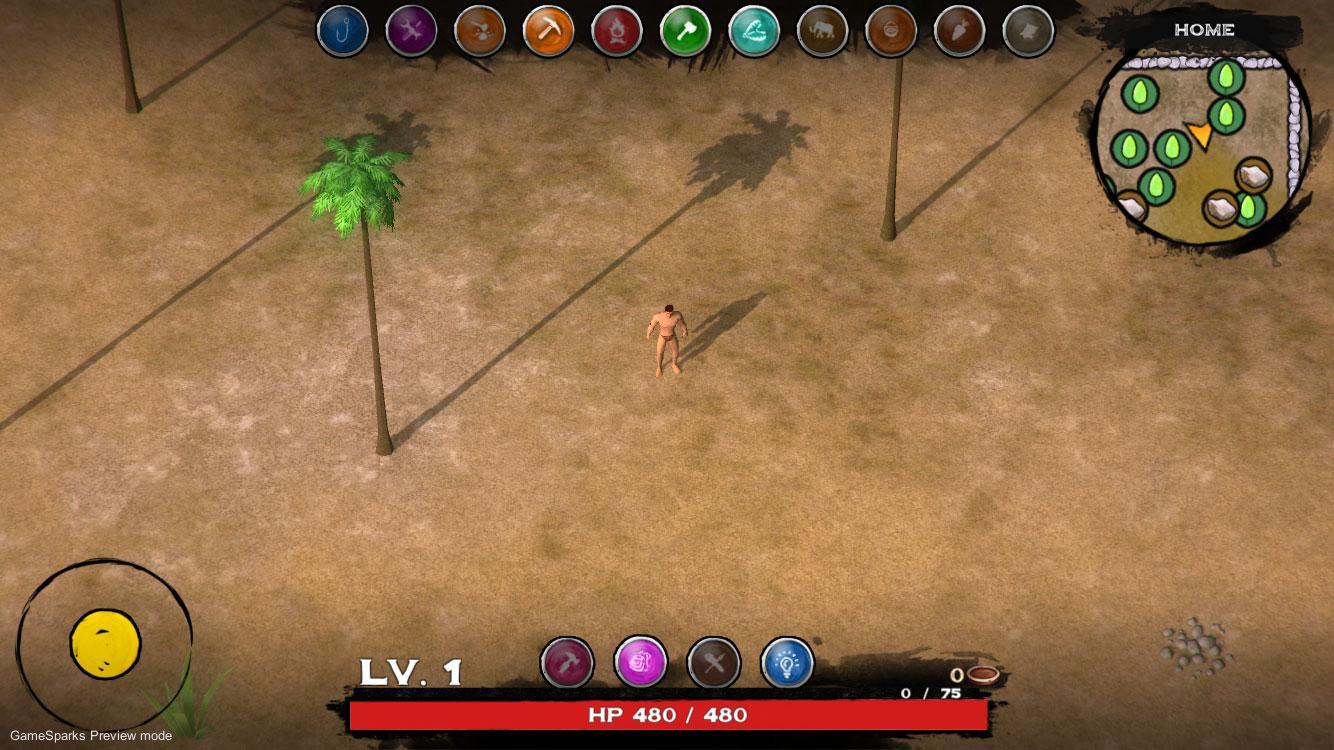Image resolution: width=1334 pixels, height=750 pixels.
Task: Select the pink rose icon button
Action: click(640, 662)
